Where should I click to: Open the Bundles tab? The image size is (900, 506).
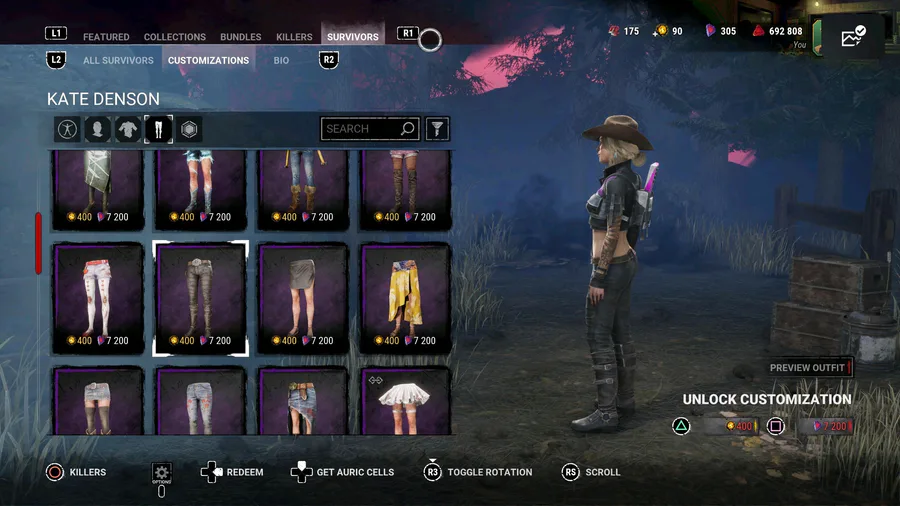click(x=241, y=37)
